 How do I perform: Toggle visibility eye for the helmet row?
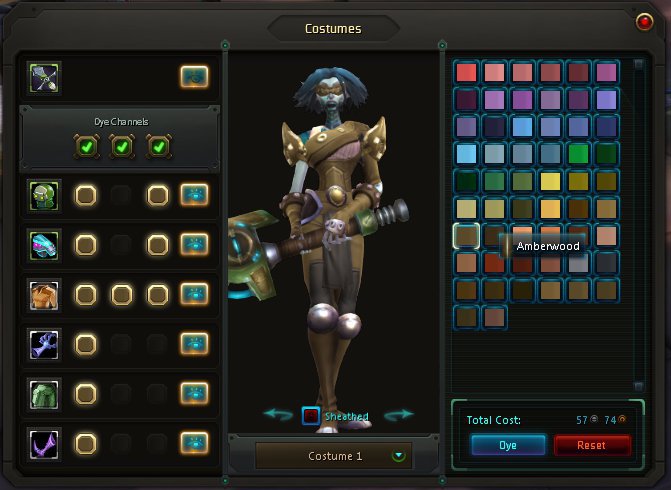point(194,194)
